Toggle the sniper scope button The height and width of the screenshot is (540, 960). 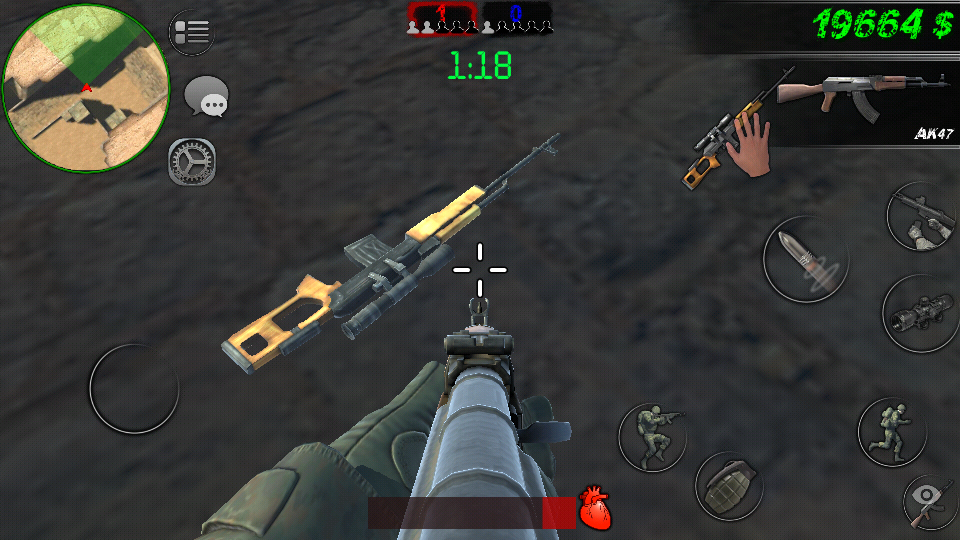point(922,314)
